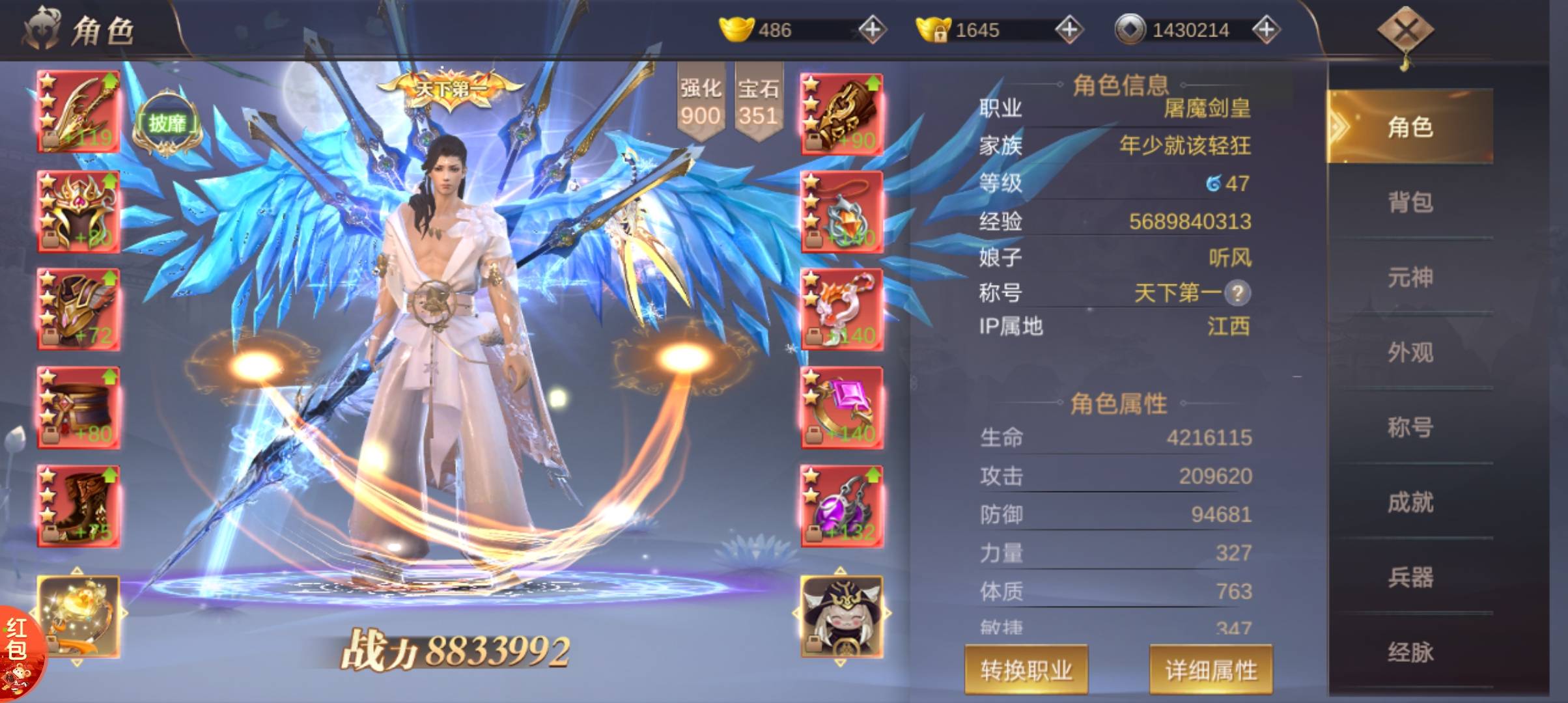1568x703 pixels.
Task: Show the 称号 tab
Action: (x=1410, y=427)
